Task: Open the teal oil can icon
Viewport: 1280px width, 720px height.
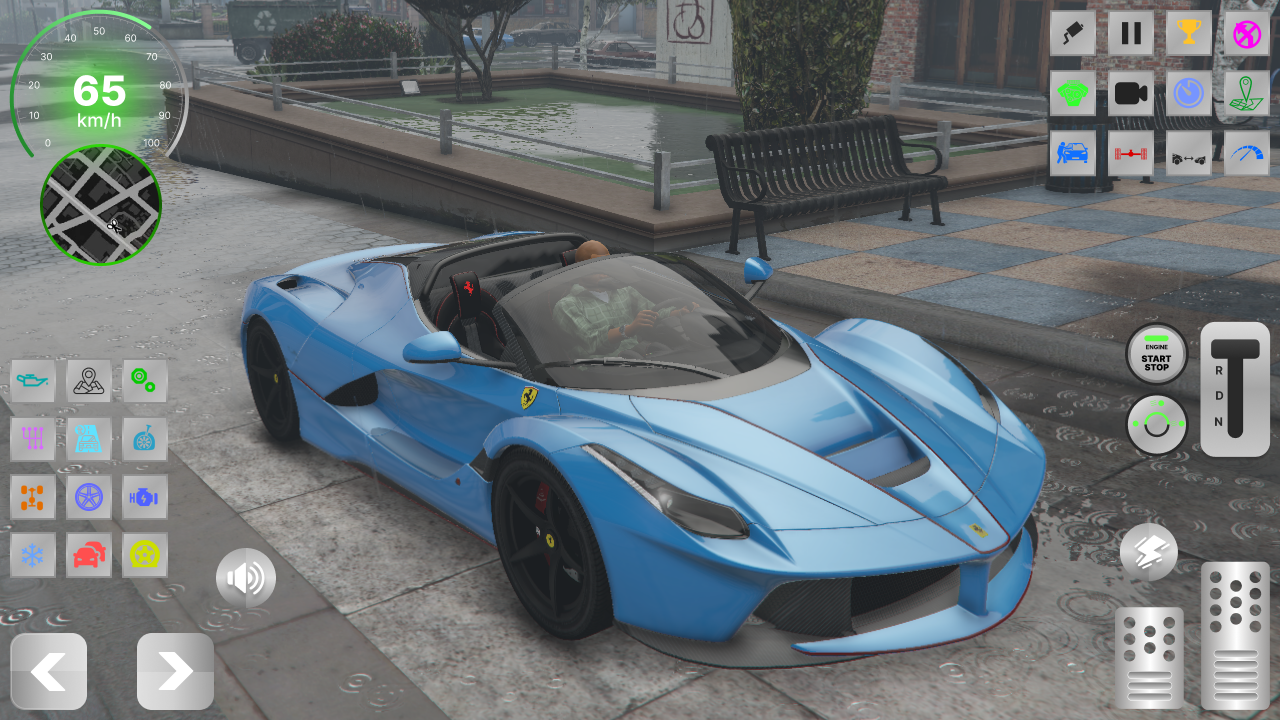Action: pos(33,381)
